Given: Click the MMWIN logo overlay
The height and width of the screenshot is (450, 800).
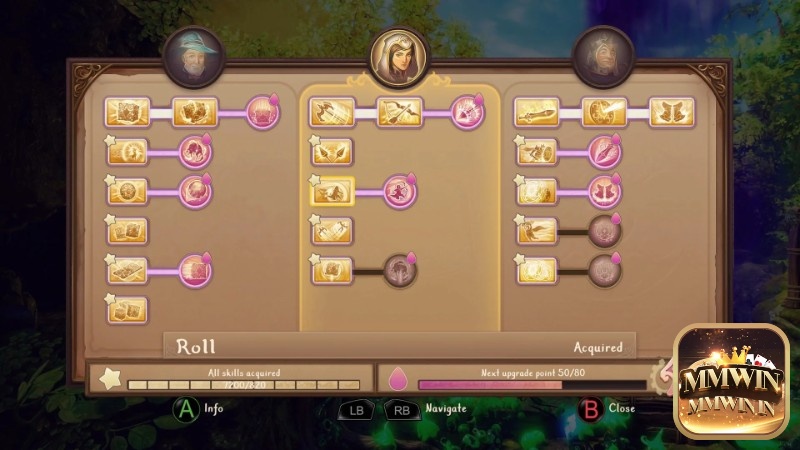Looking at the screenshot, I should point(731,381).
